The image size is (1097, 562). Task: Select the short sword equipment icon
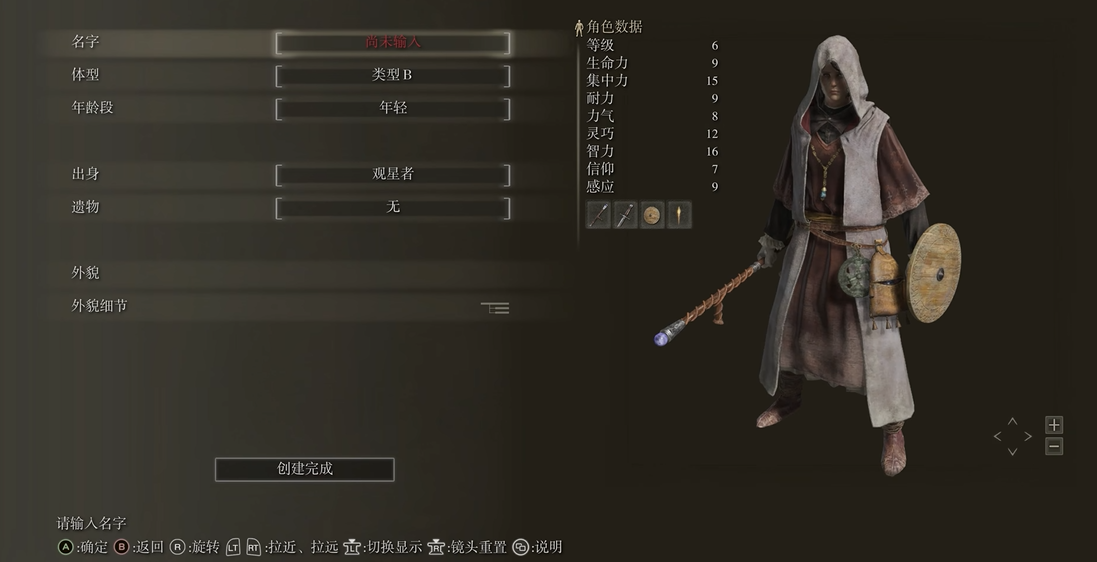(626, 214)
